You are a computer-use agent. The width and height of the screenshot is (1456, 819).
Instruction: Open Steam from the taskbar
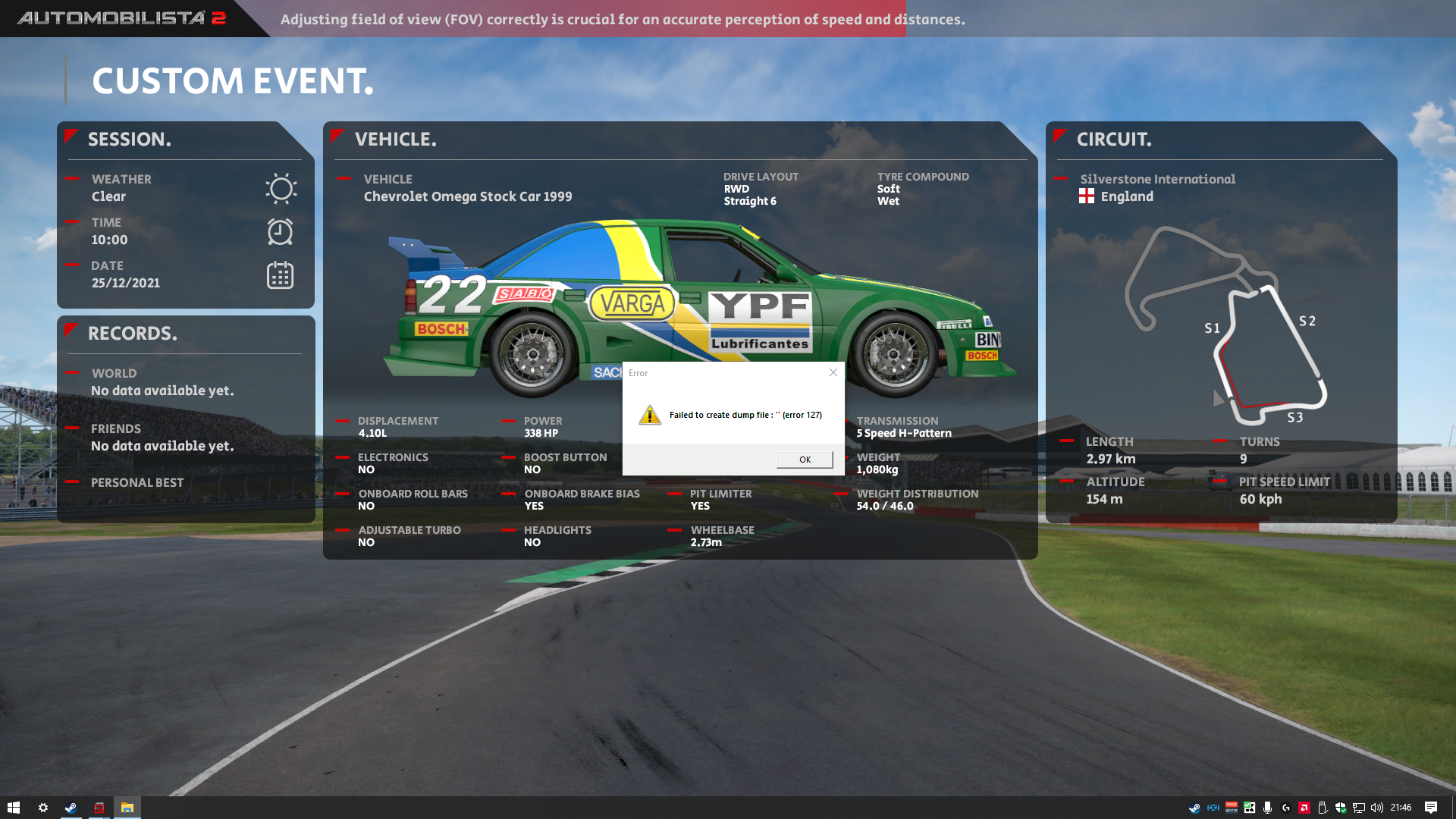(x=71, y=808)
